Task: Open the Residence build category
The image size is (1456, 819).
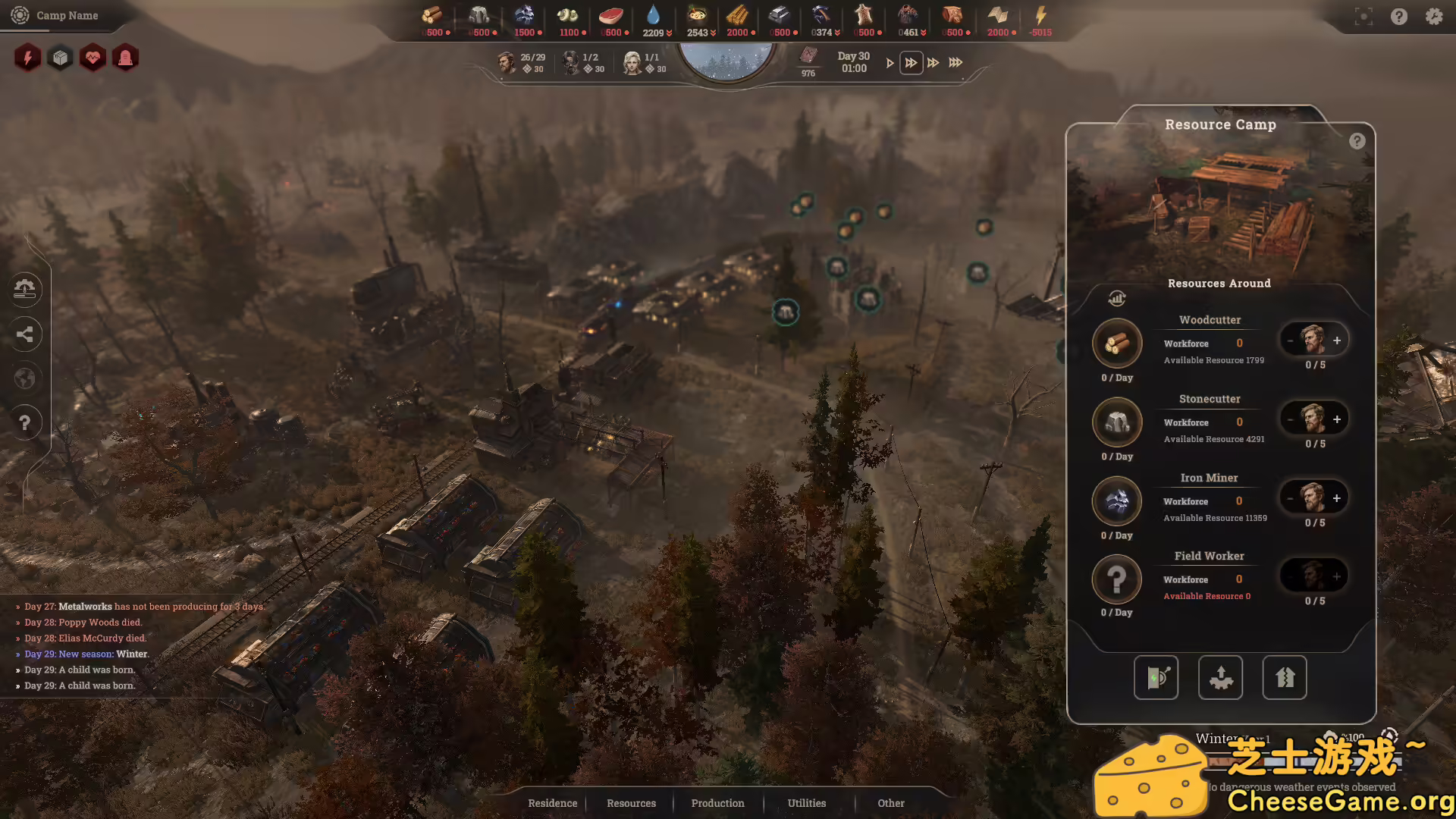Action: (552, 803)
